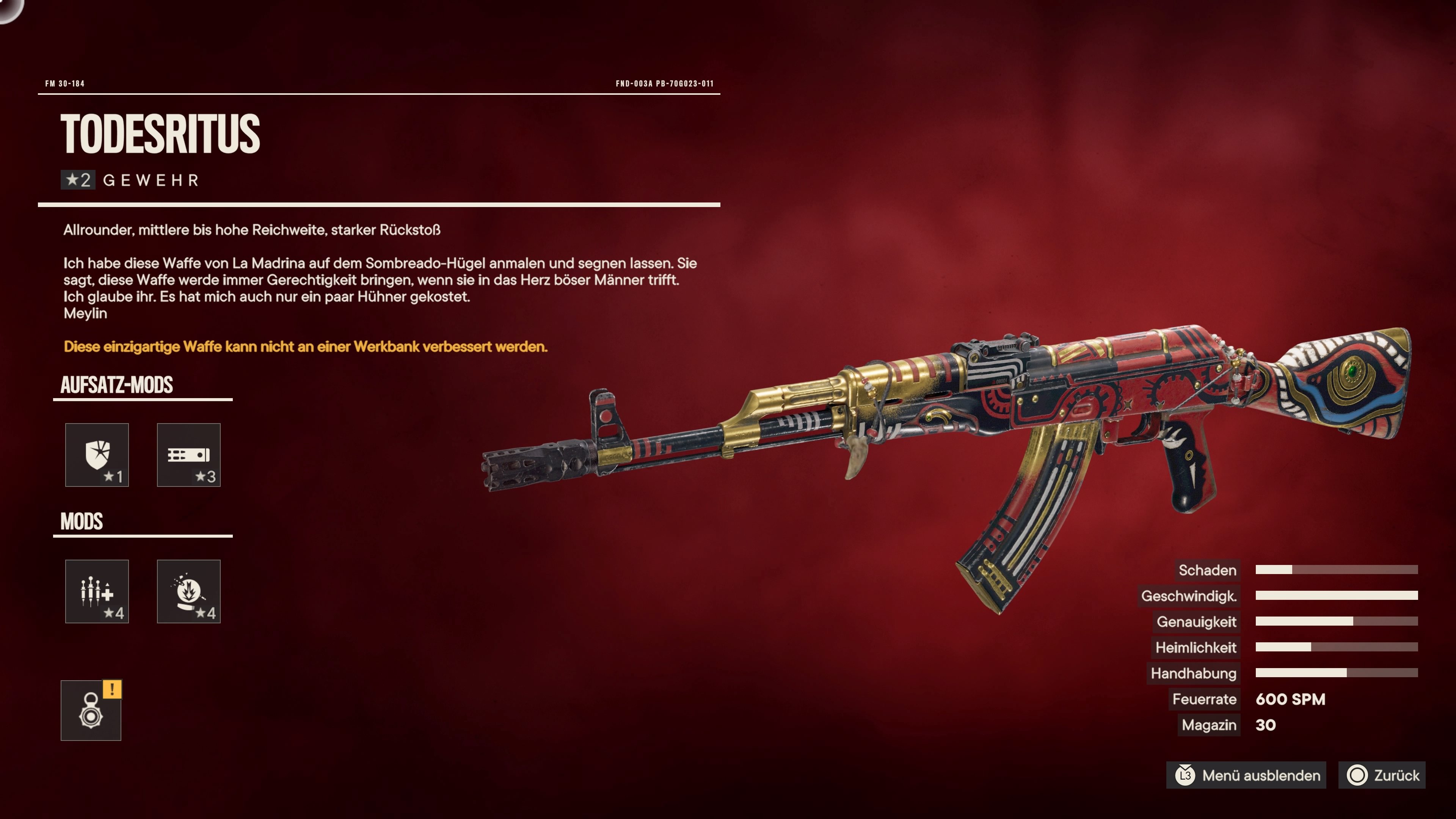Image resolution: width=1456 pixels, height=819 pixels.
Task: Open the bullets-plus ammo mod slot
Action: (97, 591)
